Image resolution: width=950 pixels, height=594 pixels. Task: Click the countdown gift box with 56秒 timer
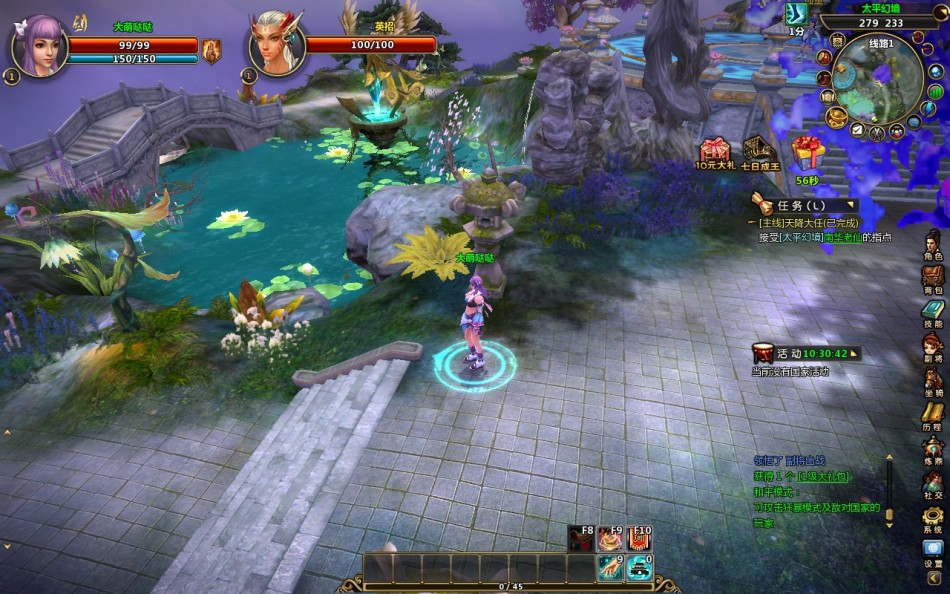806,153
